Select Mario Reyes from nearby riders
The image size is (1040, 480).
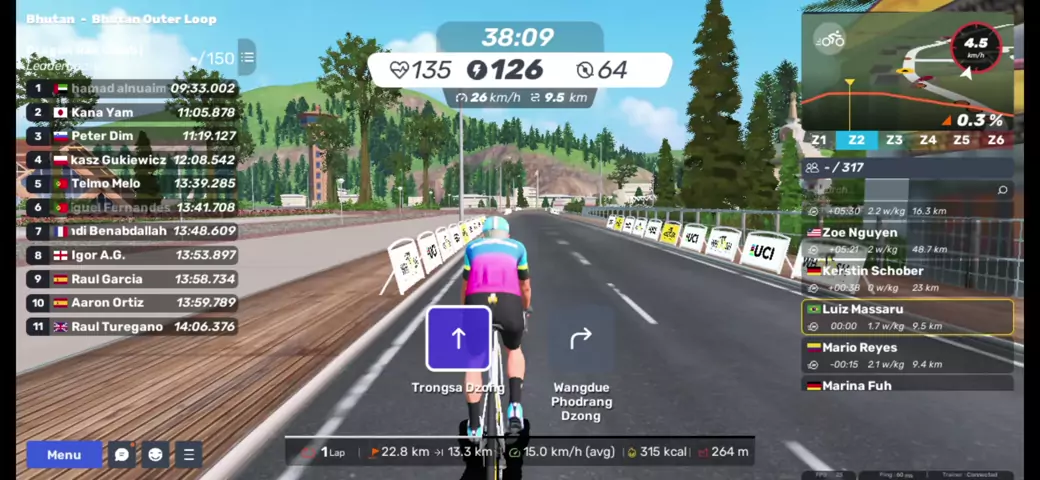[x=908, y=355]
